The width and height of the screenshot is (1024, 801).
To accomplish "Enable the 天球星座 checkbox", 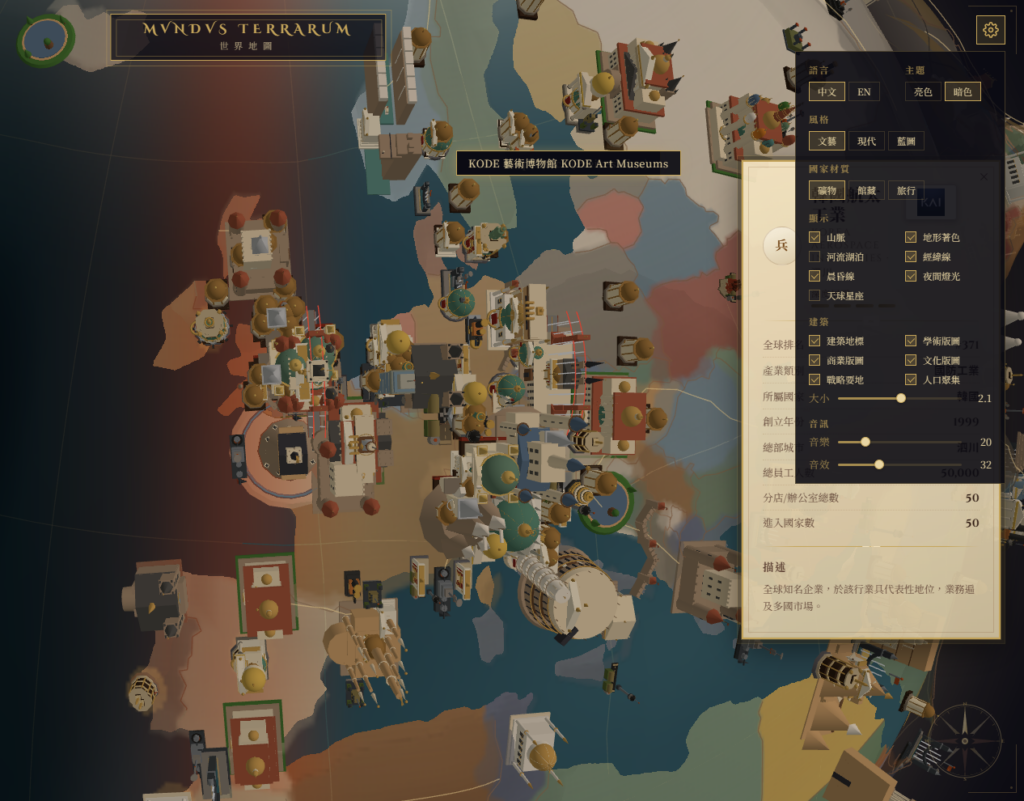I will coord(815,296).
